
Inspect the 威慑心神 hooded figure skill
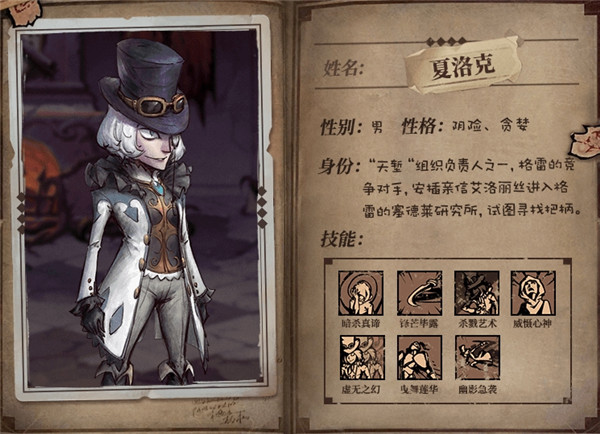533,292
